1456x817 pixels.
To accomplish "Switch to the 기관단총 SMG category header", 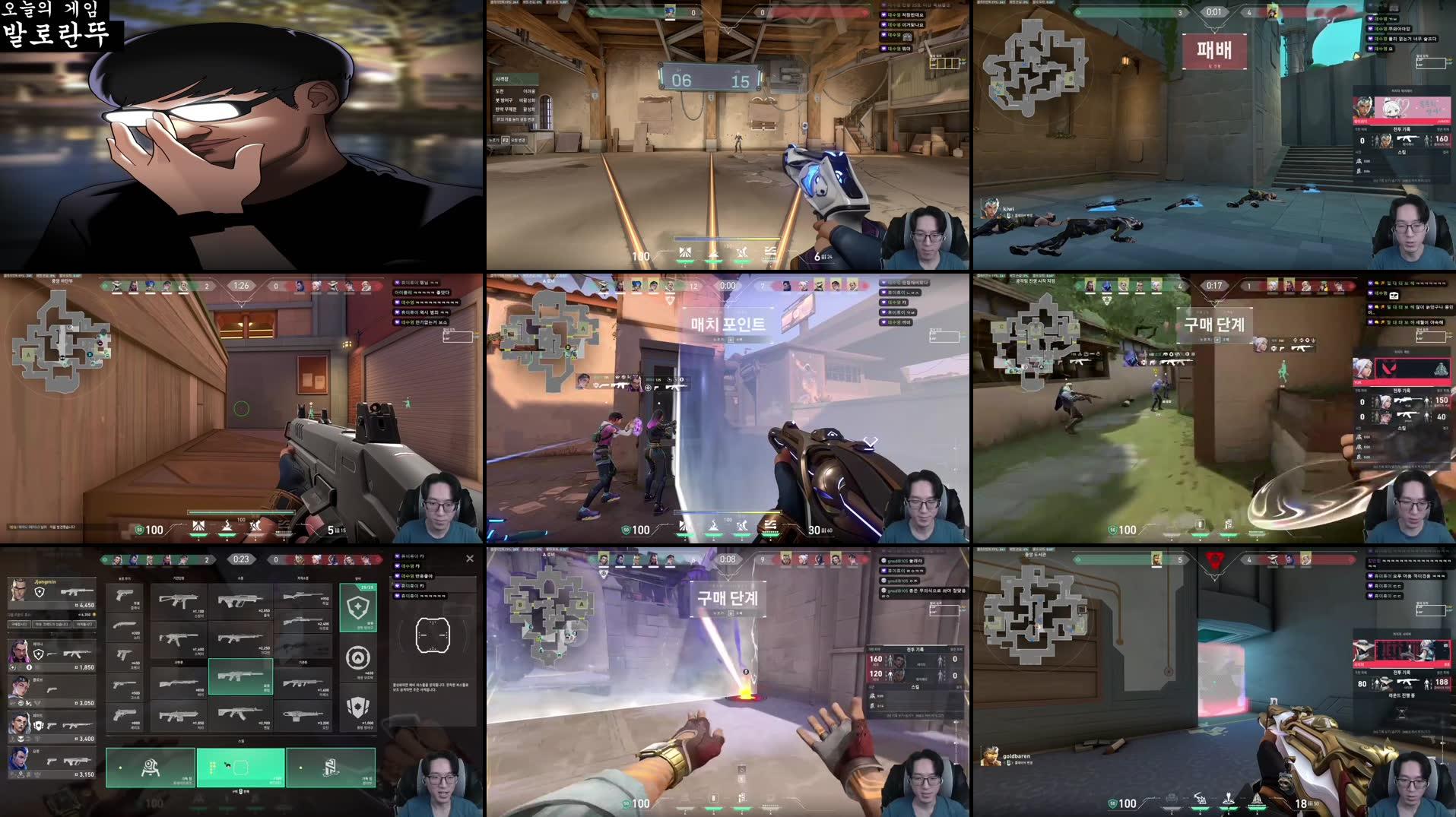I will (x=179, y=576).
